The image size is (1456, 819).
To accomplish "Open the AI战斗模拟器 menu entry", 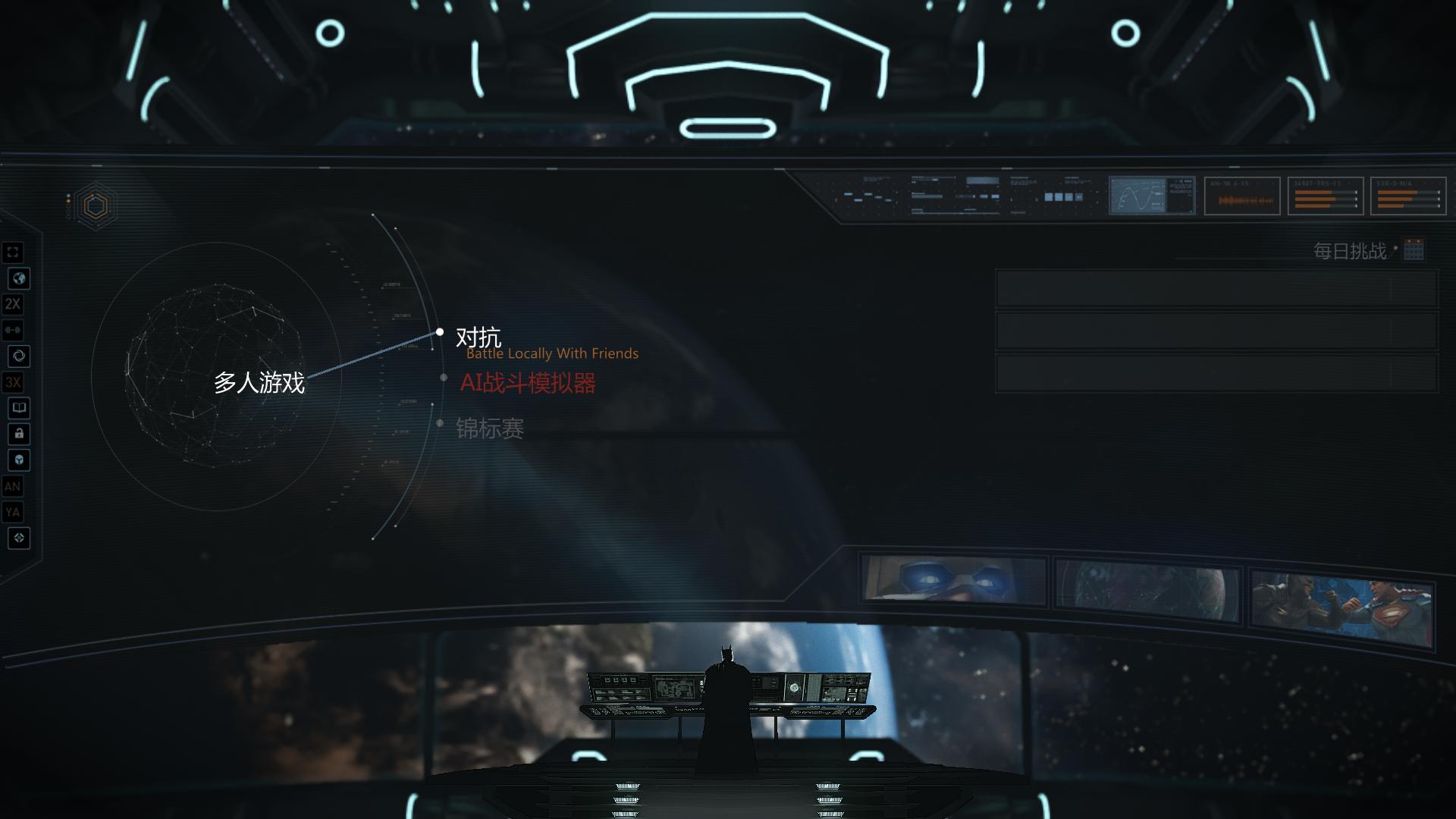I will 528,383.
